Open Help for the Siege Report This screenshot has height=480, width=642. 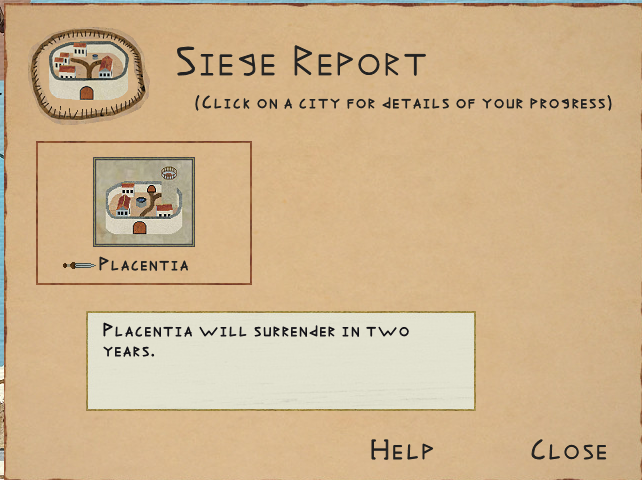pyautogui.click(x=401, y=451)
